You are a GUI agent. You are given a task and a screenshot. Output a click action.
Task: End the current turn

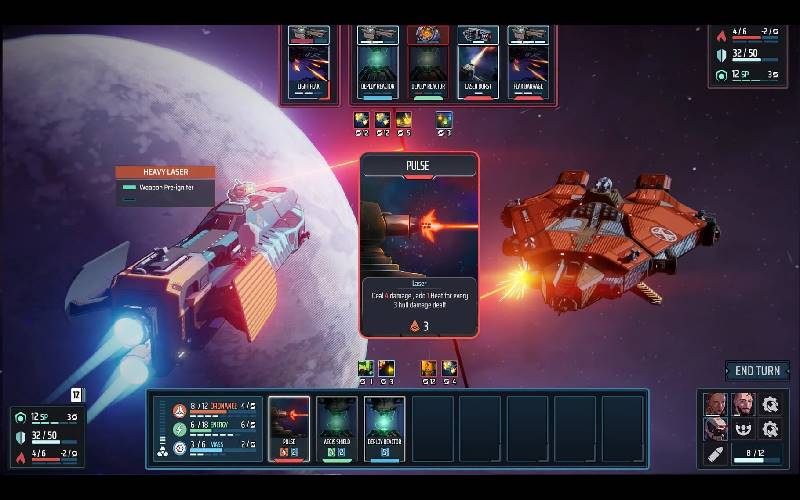coord(757,371)
